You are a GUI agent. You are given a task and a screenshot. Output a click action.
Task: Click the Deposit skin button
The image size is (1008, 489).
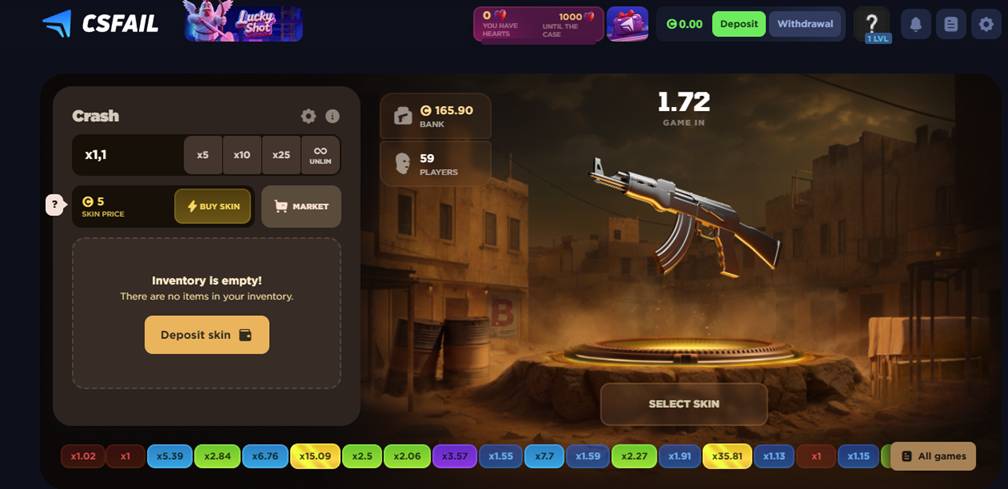pyautogui.click(x=206, y=335)
